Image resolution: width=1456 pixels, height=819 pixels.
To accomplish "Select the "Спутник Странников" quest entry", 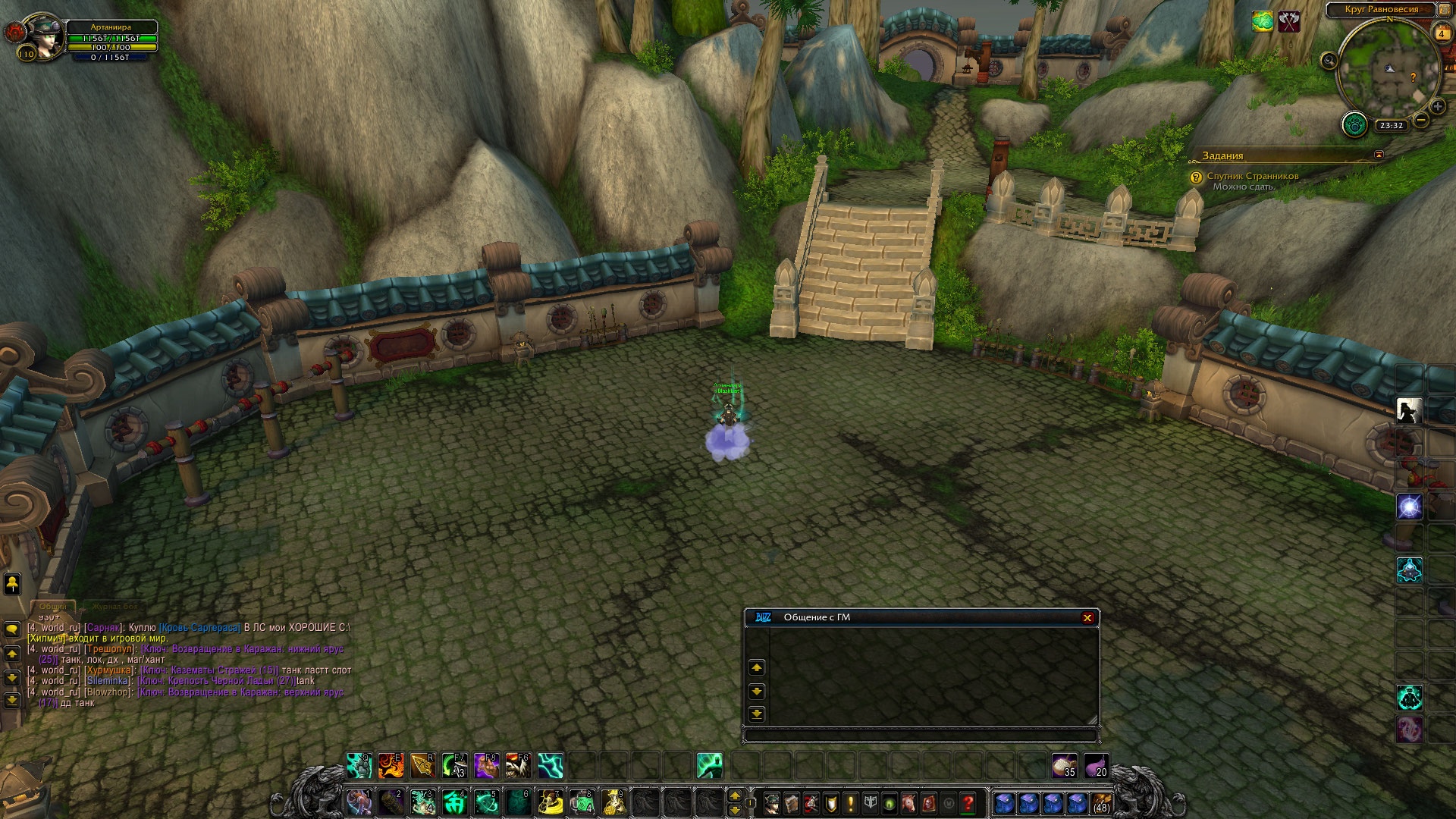I will (1253, 176).
